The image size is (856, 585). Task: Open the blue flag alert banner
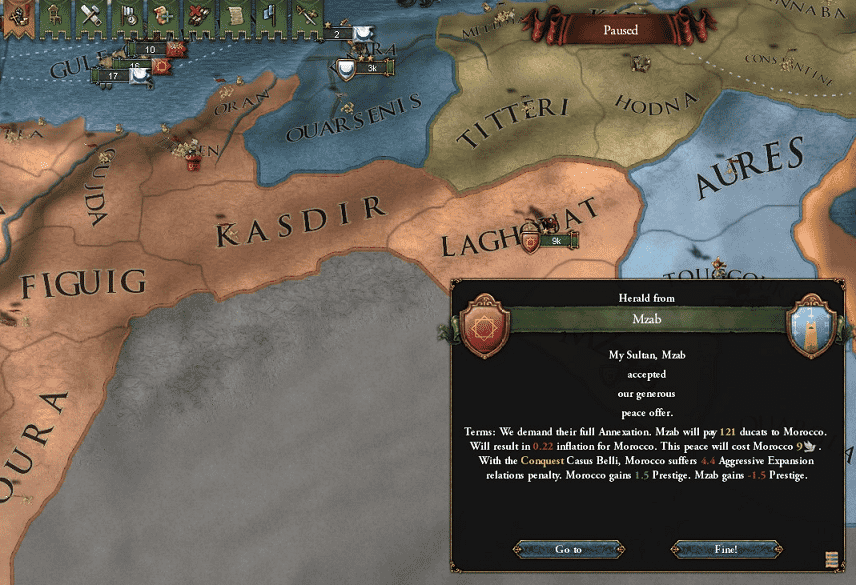pyautogui.click(x=269, y=16)
